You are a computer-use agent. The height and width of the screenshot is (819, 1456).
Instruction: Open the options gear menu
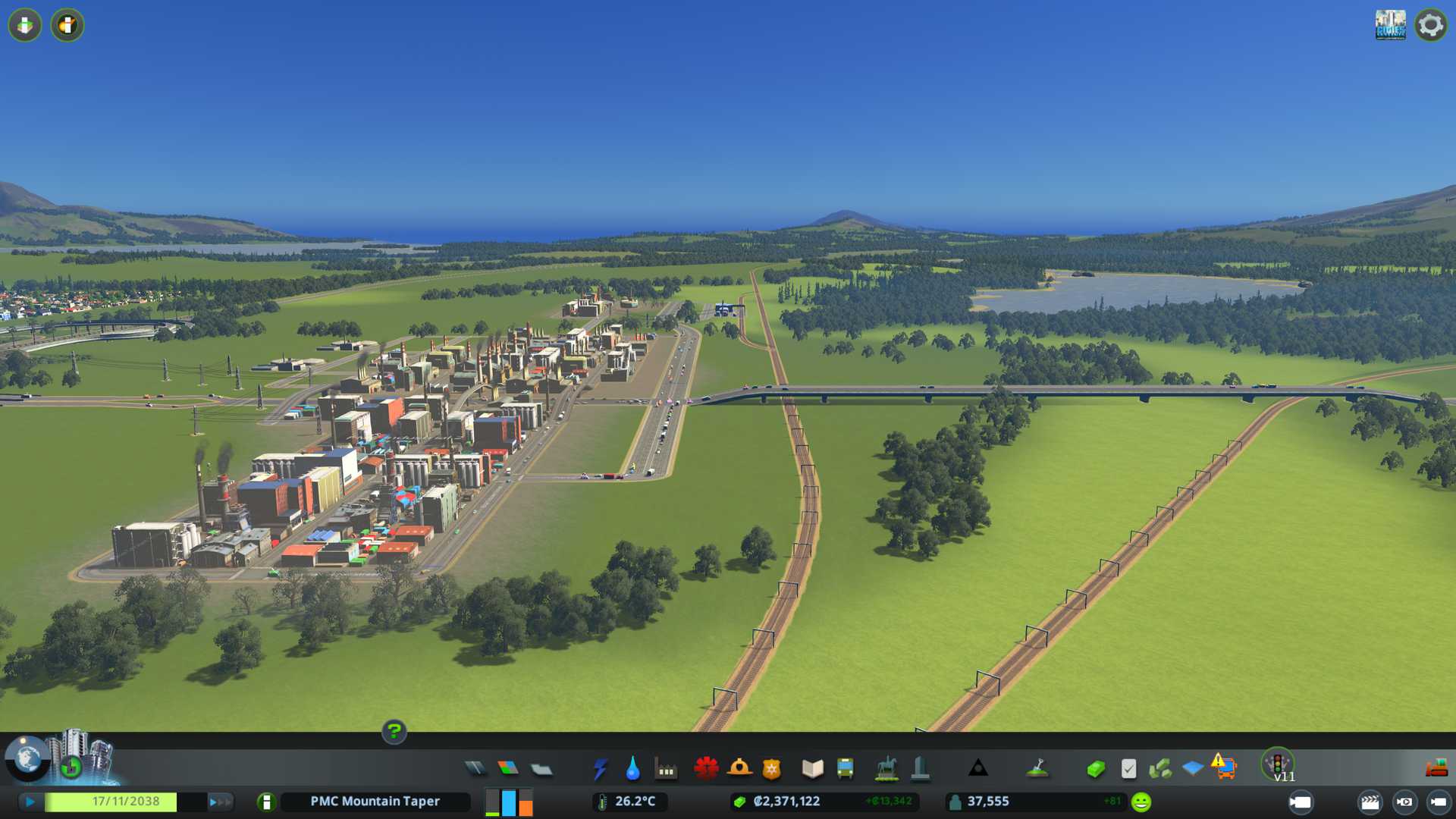(1430, 25)
